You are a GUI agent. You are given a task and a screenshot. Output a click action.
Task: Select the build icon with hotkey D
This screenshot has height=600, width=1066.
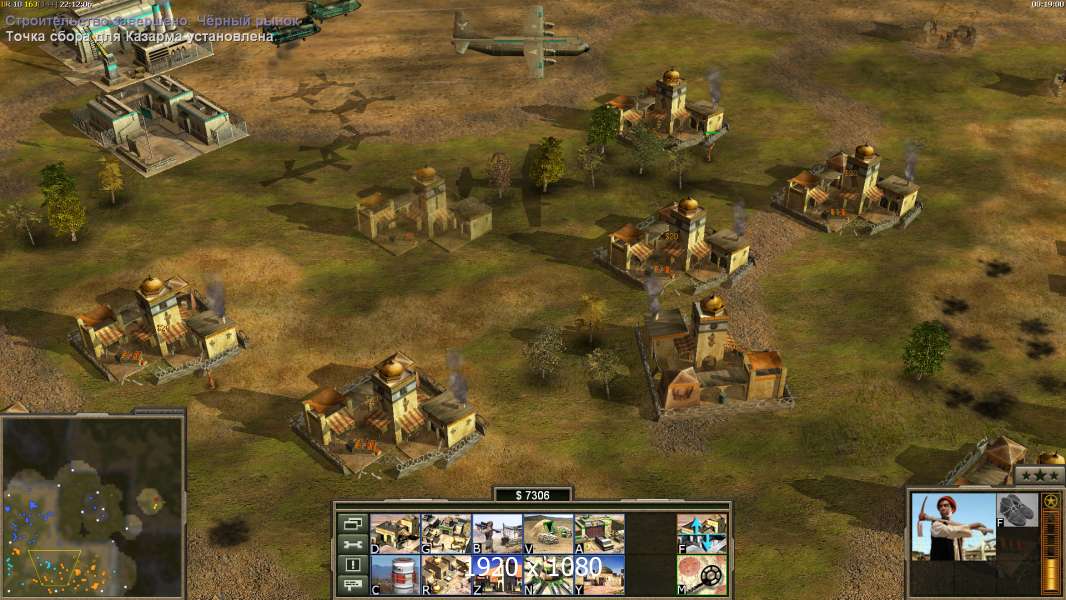[x=395, y=533]
